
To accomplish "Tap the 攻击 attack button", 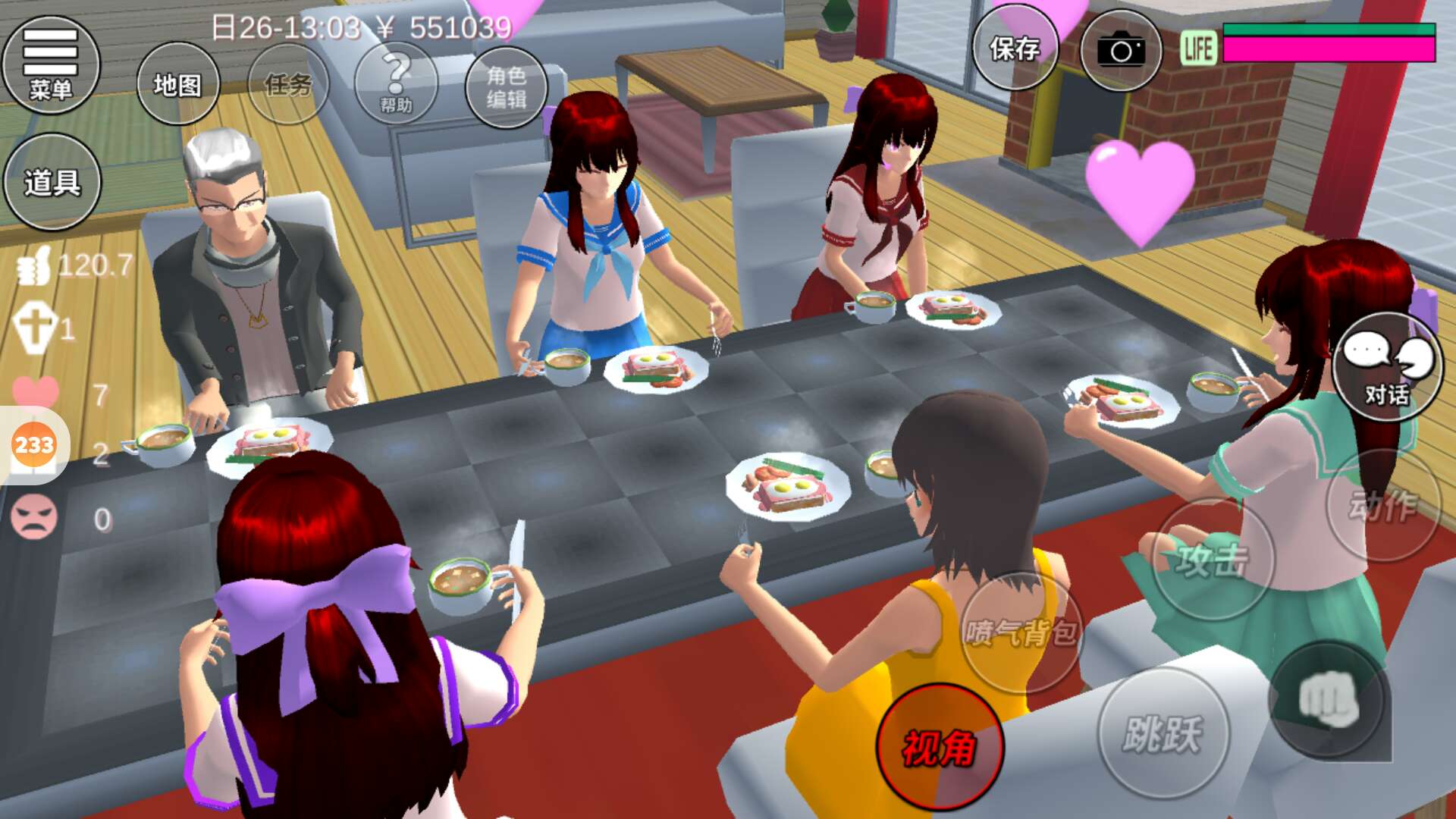I will tap(1211, 560).
